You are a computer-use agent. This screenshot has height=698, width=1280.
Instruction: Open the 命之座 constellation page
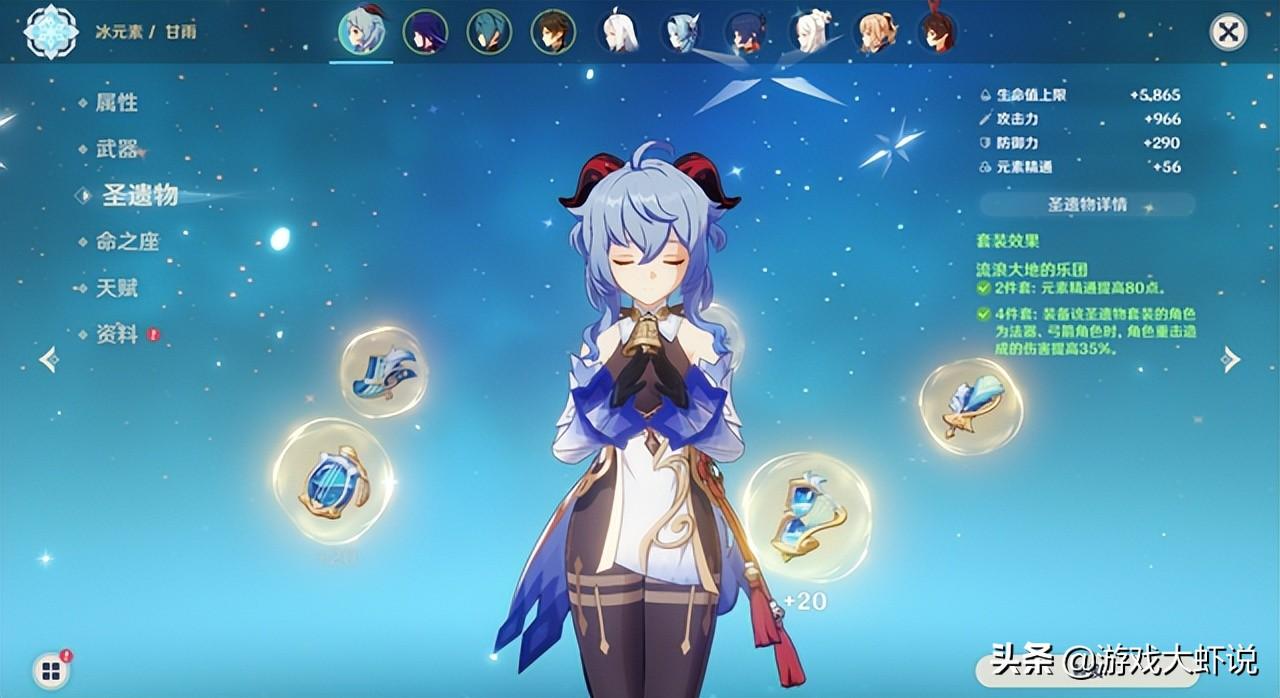(127, 242)
